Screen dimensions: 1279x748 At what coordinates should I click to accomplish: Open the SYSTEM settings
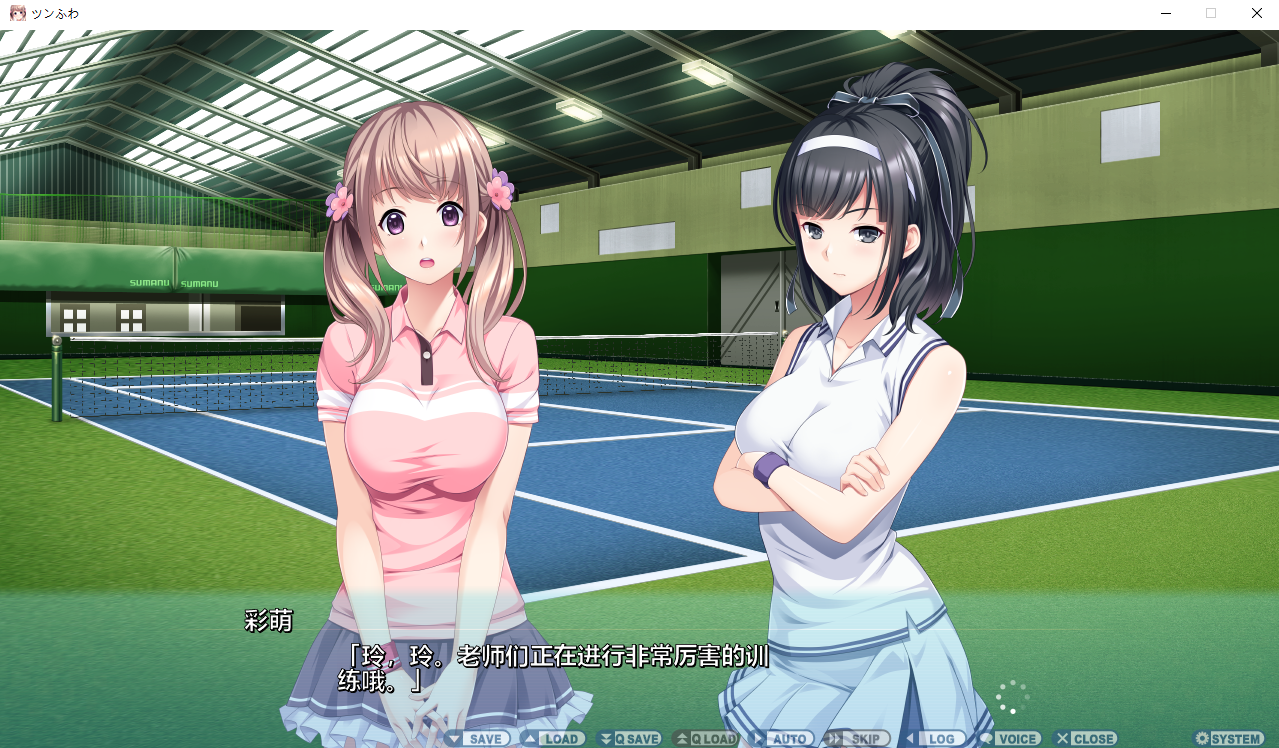1229,739
